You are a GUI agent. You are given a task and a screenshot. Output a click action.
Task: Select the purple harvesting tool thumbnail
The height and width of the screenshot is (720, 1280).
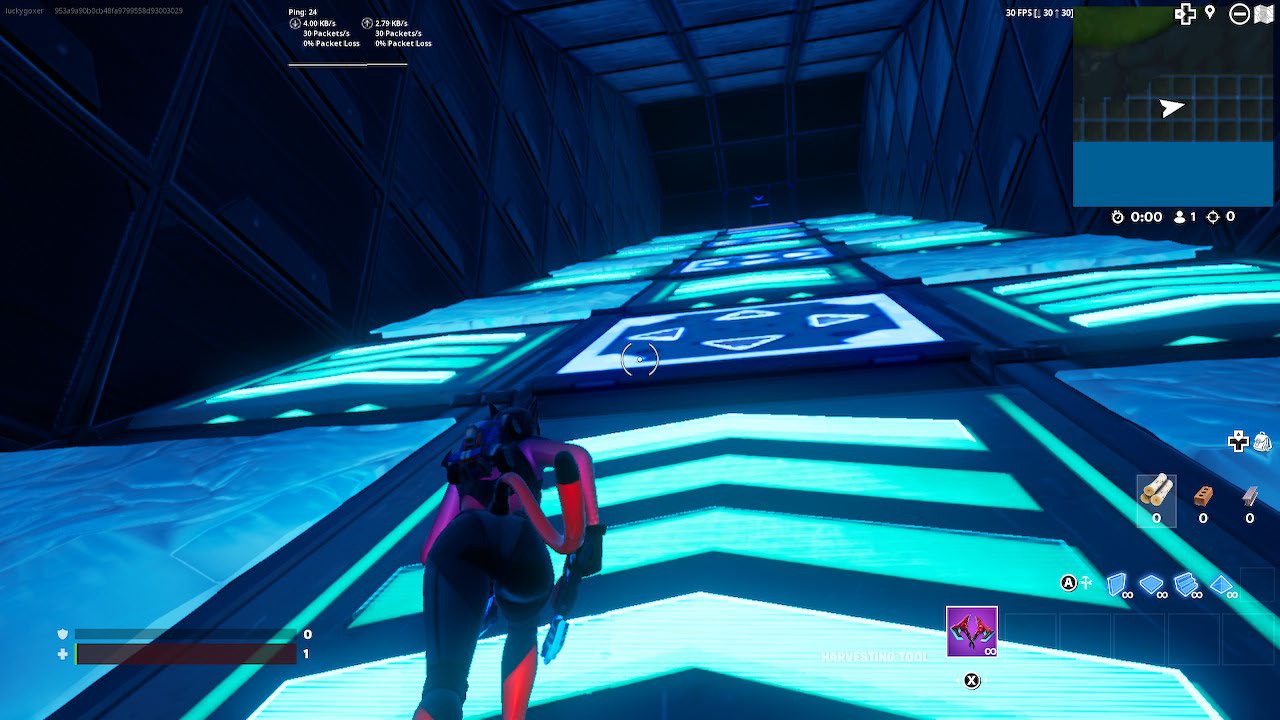click(x=972, y=632)
